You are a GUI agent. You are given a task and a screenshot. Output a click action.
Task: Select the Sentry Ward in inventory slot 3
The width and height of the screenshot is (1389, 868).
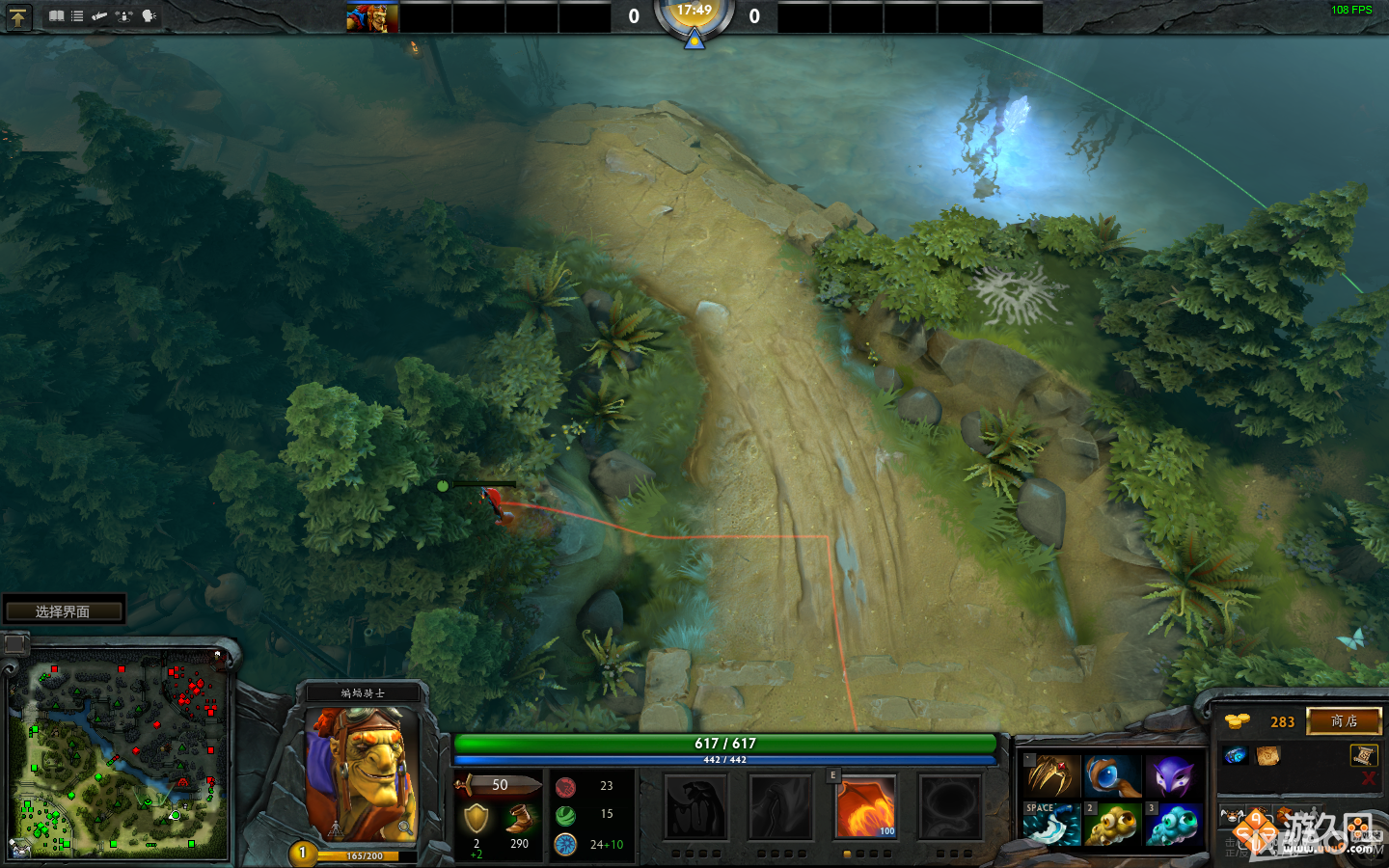tap(1170, 823)
